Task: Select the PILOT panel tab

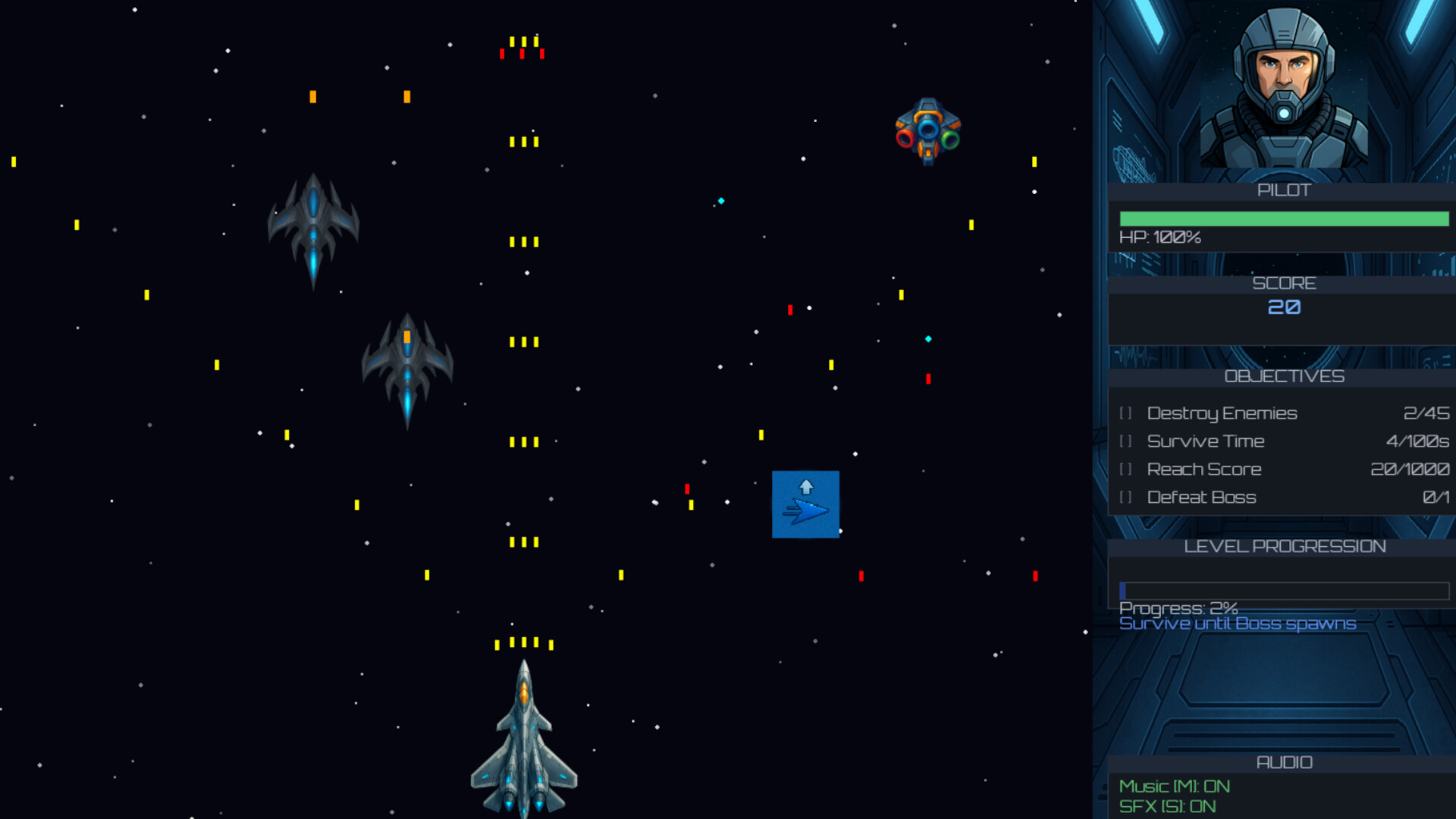Action: coord(1285,191)
